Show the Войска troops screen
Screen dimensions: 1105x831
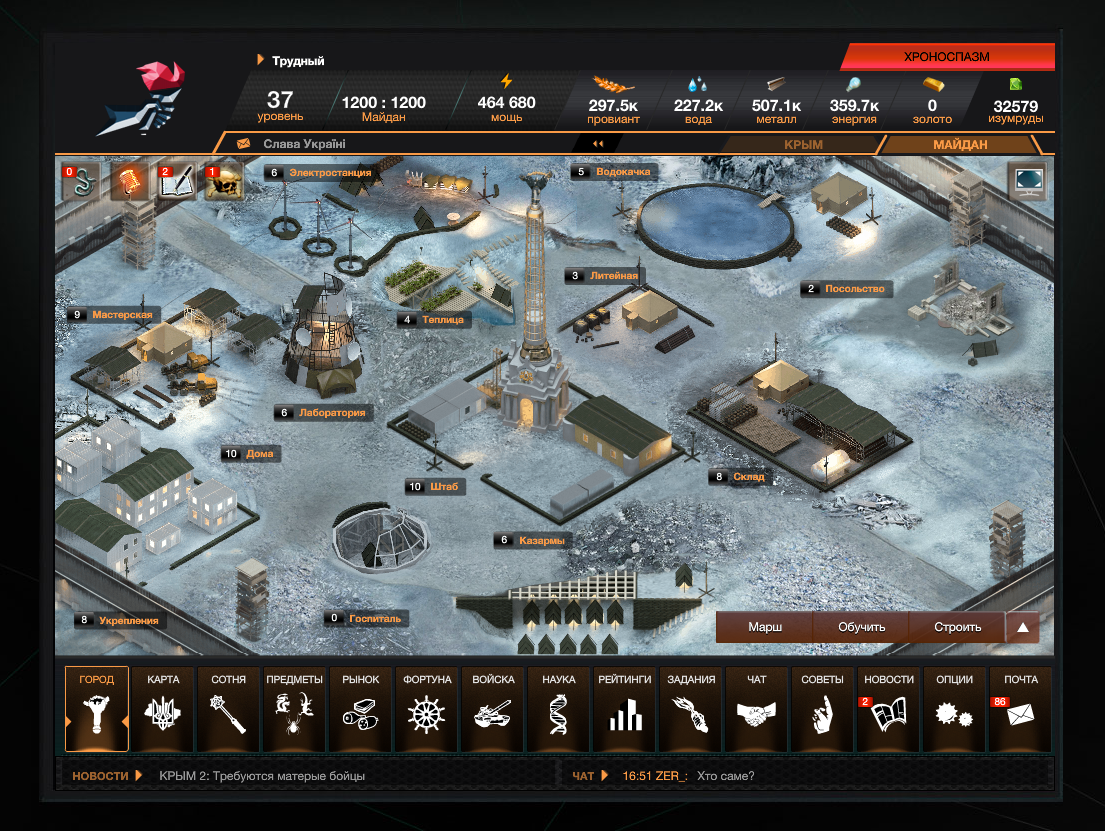click(x=493, y=709)
